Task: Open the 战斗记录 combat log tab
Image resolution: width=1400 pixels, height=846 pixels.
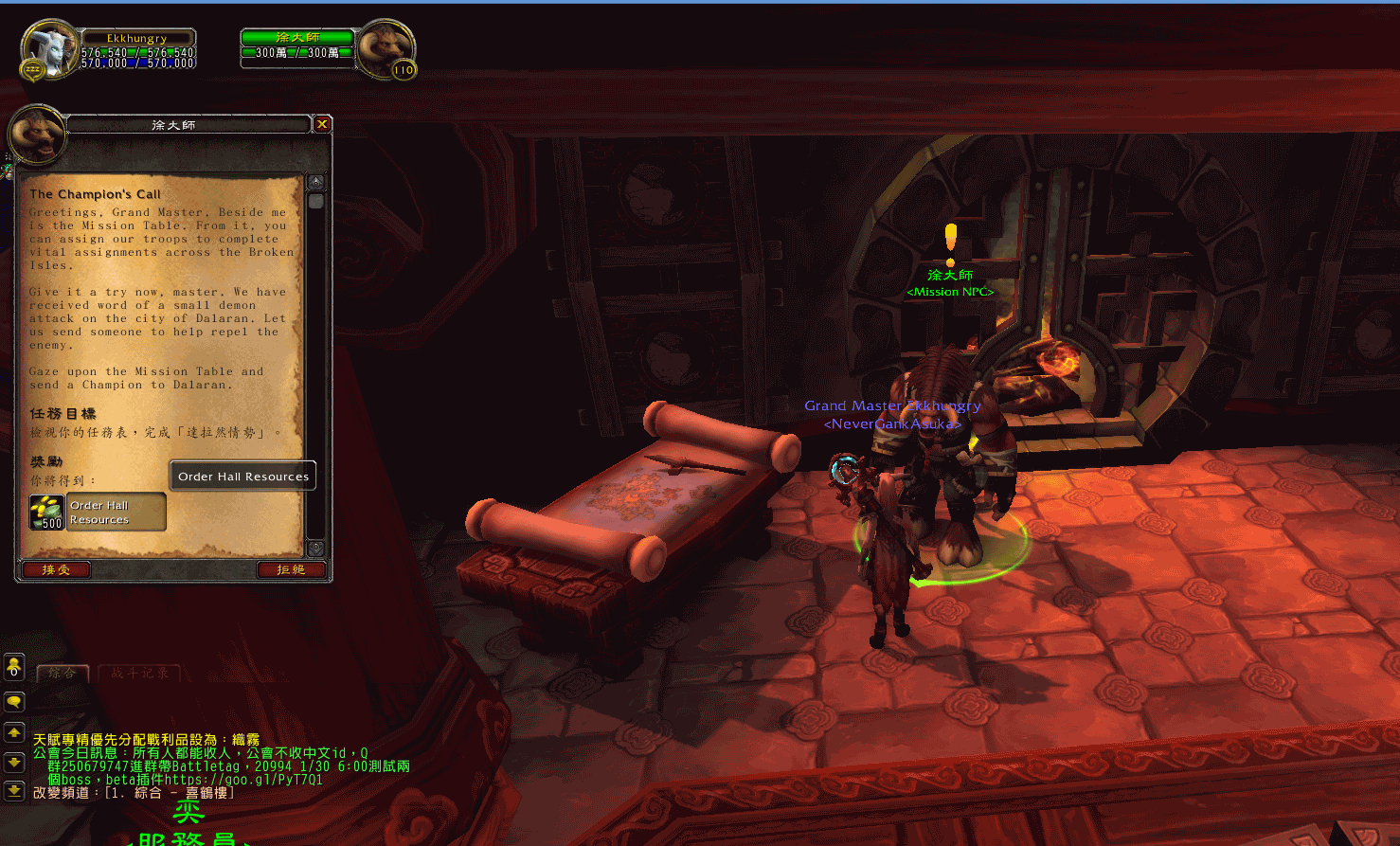Action: click(139, 674)
